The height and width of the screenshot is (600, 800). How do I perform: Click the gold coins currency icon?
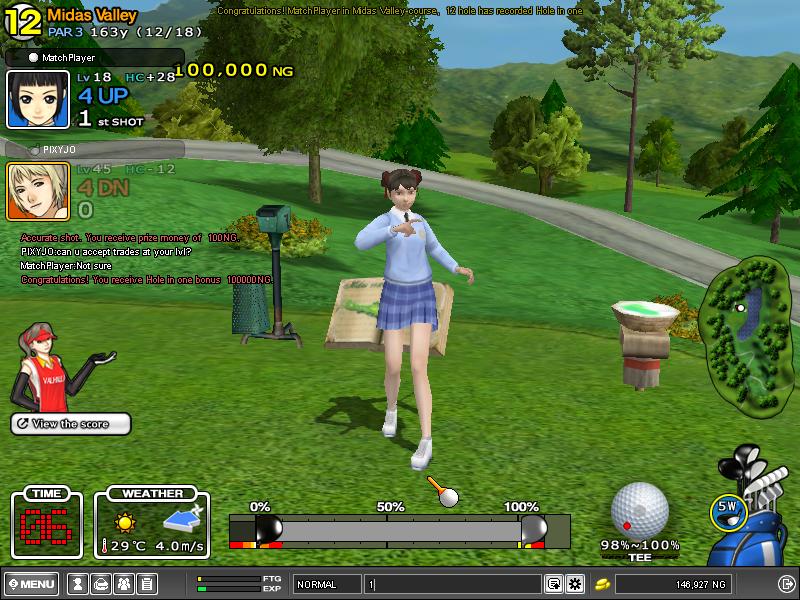click(x=603, y=584)
